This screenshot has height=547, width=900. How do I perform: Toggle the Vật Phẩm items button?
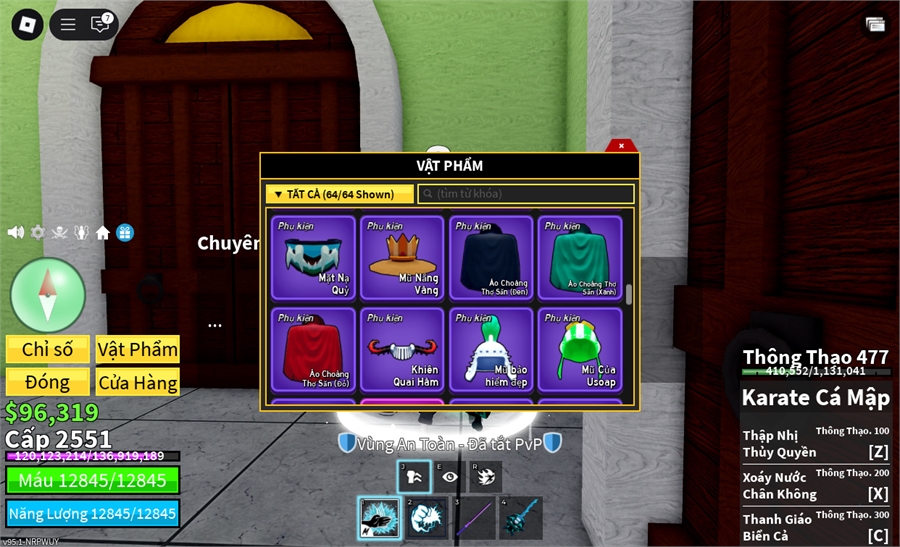pos(138,349)
